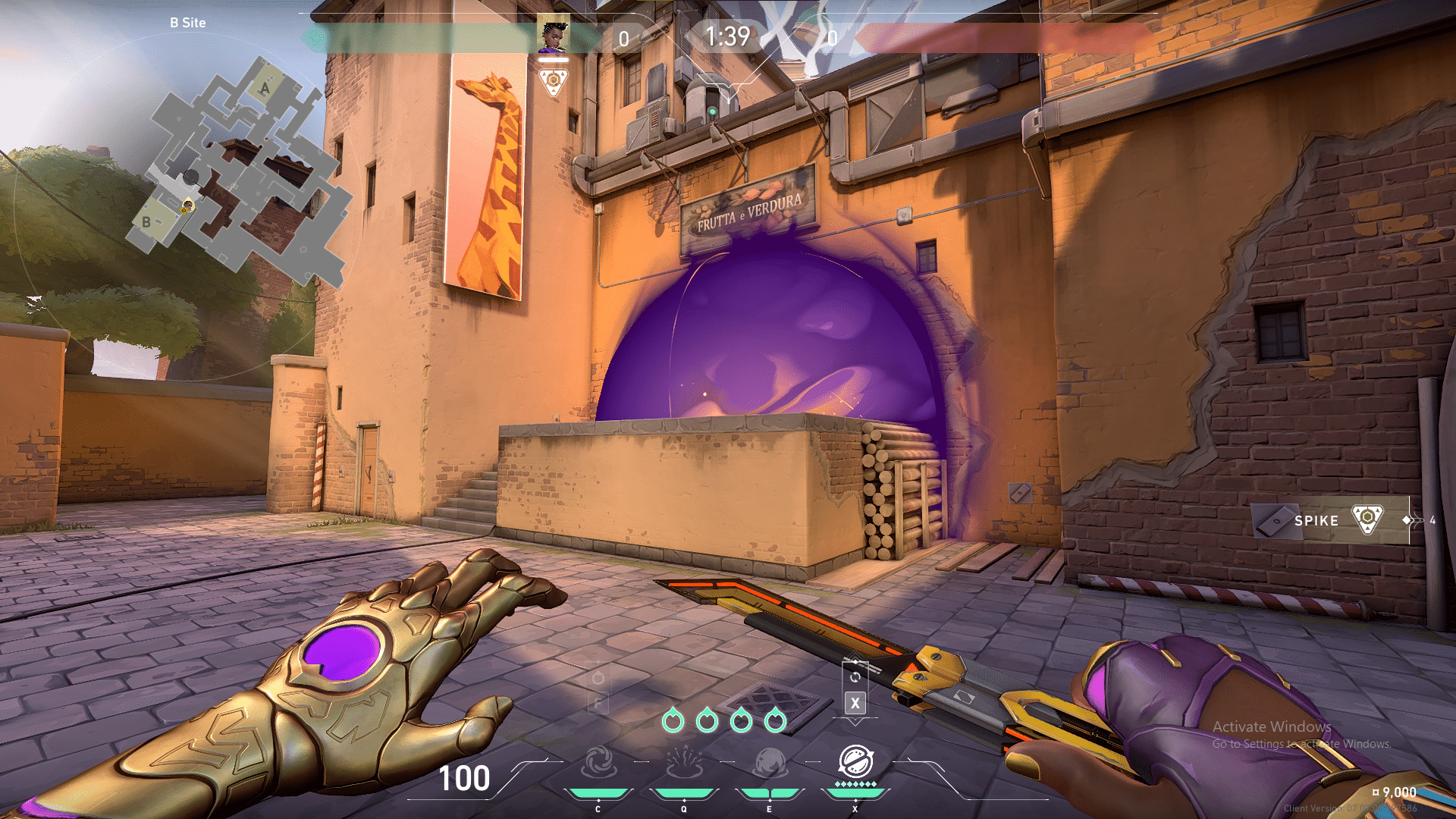This screenshot has width=1456, height=819.
Task: Click the round timer showing 1:39
Action: [x=728, y=35]
